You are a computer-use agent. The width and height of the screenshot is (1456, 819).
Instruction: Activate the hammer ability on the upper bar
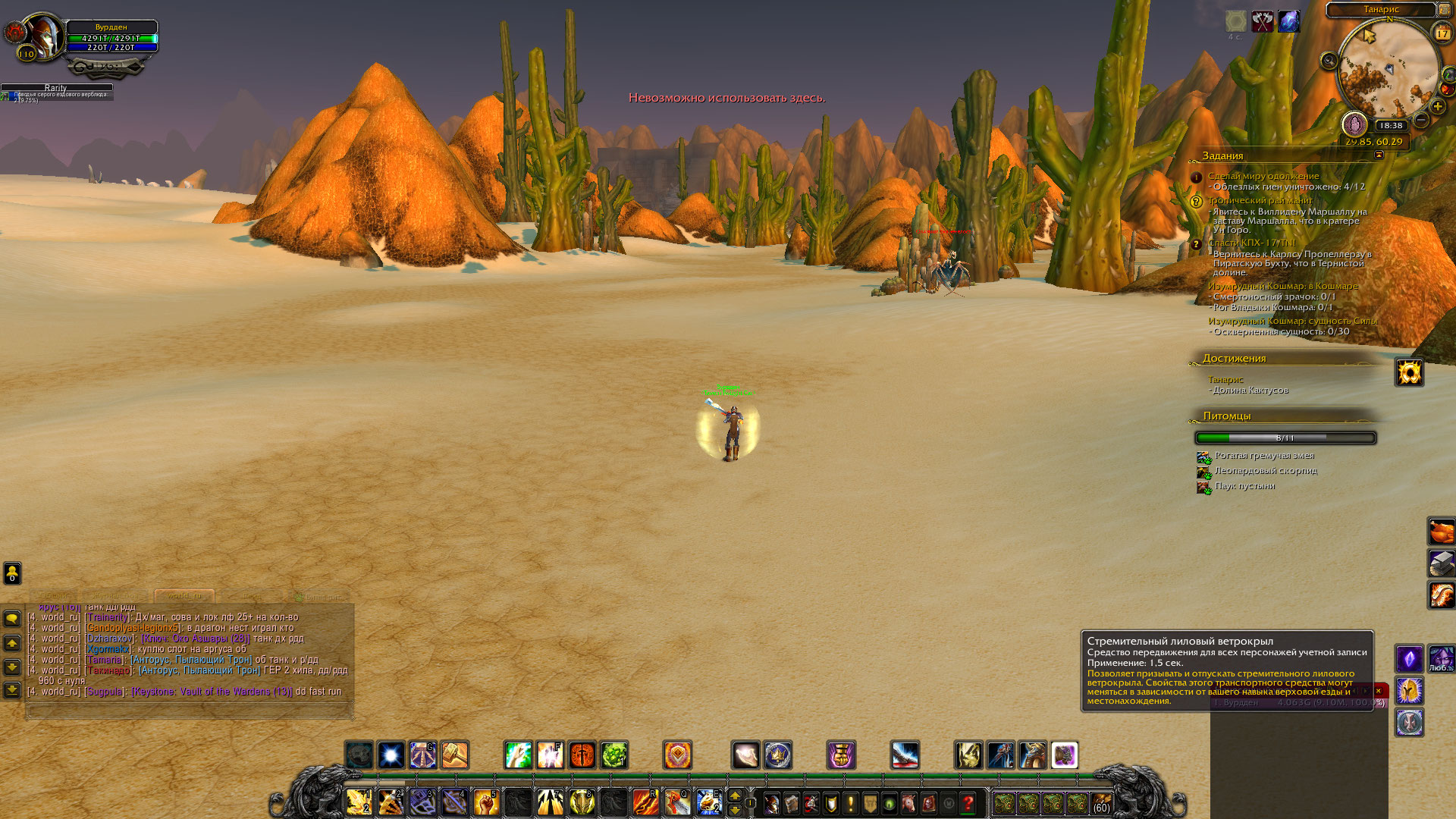(455, 755)
